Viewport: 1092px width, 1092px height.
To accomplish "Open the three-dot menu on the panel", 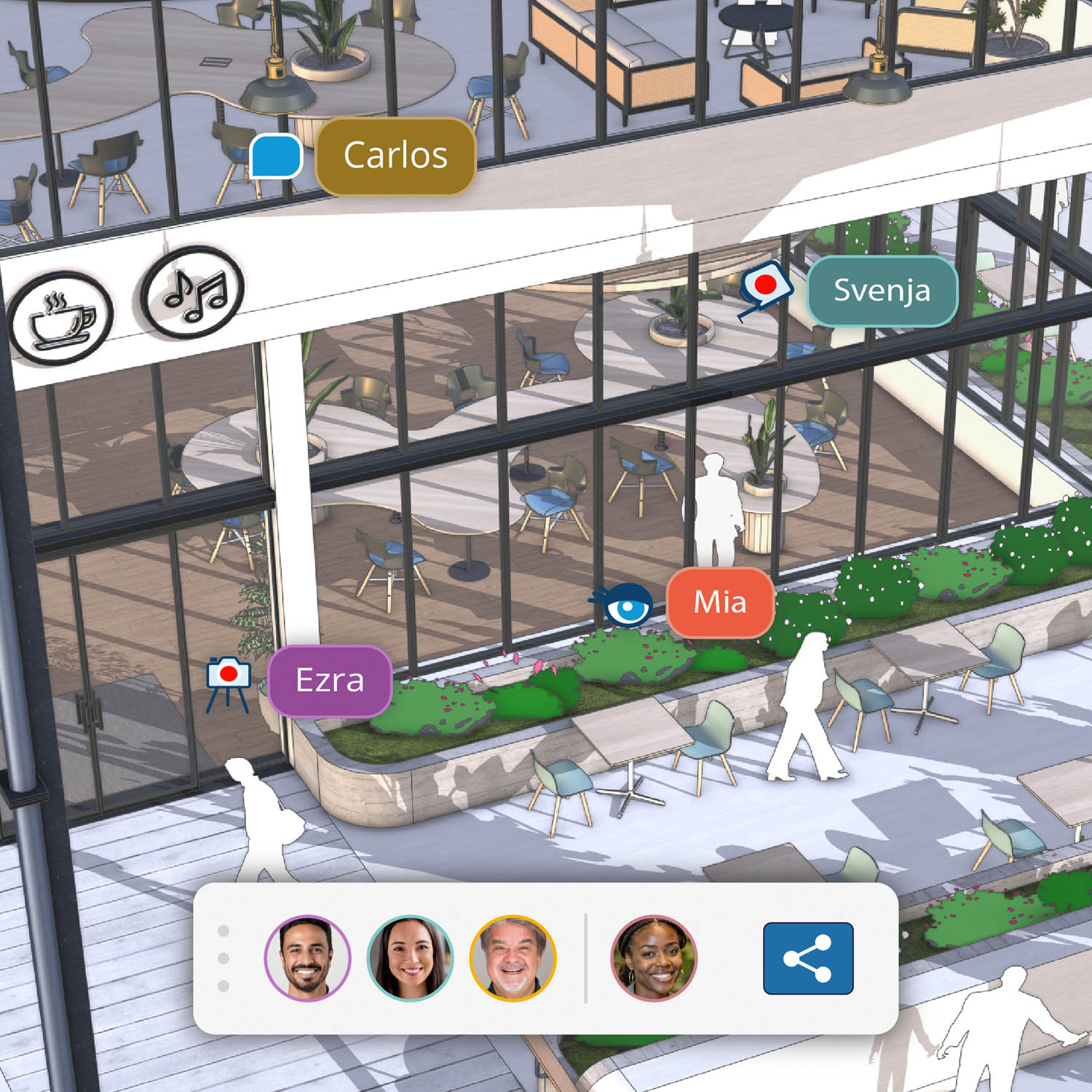I will pos(223,958).
